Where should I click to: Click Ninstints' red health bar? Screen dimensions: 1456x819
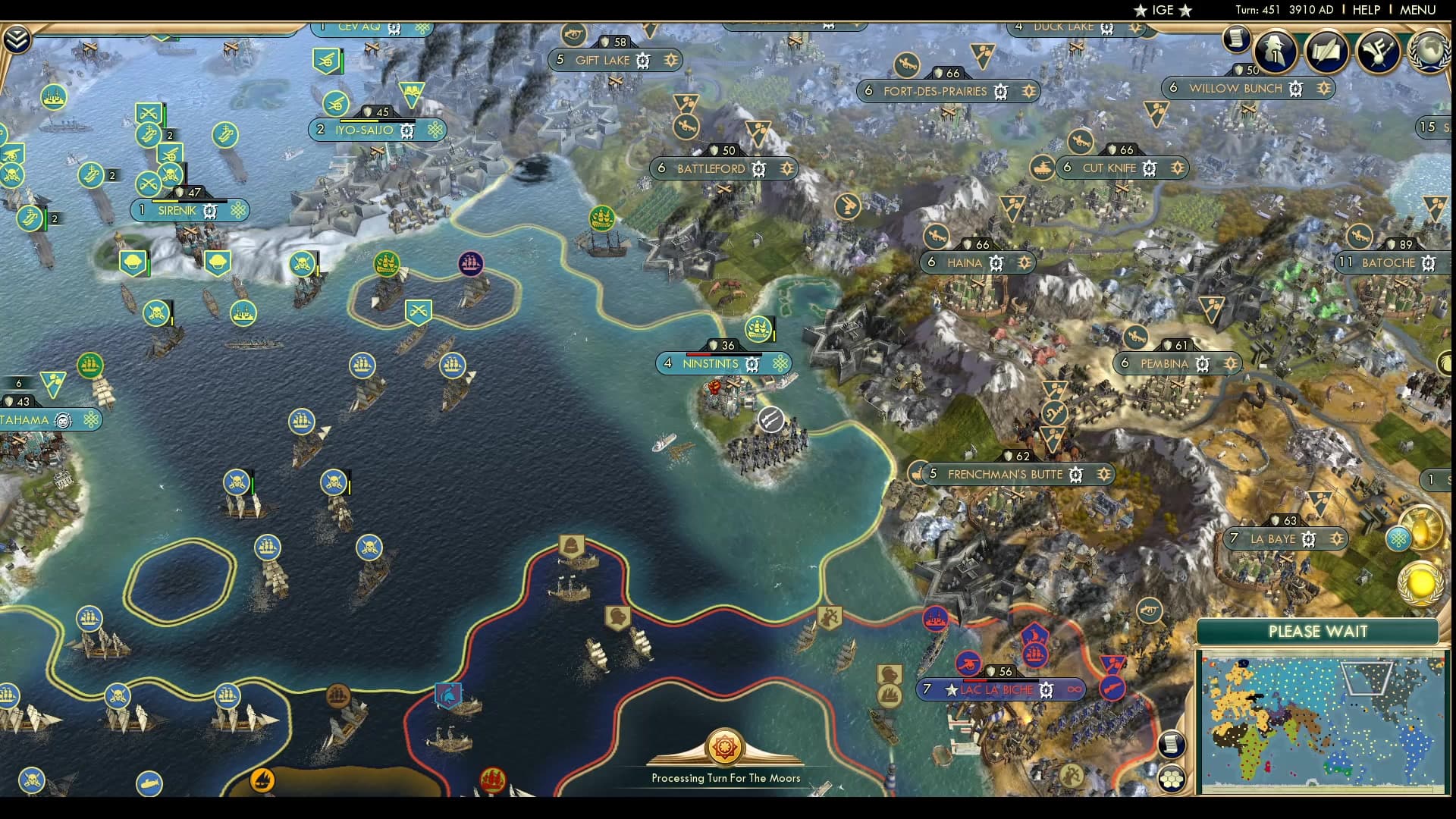(698, 353)
